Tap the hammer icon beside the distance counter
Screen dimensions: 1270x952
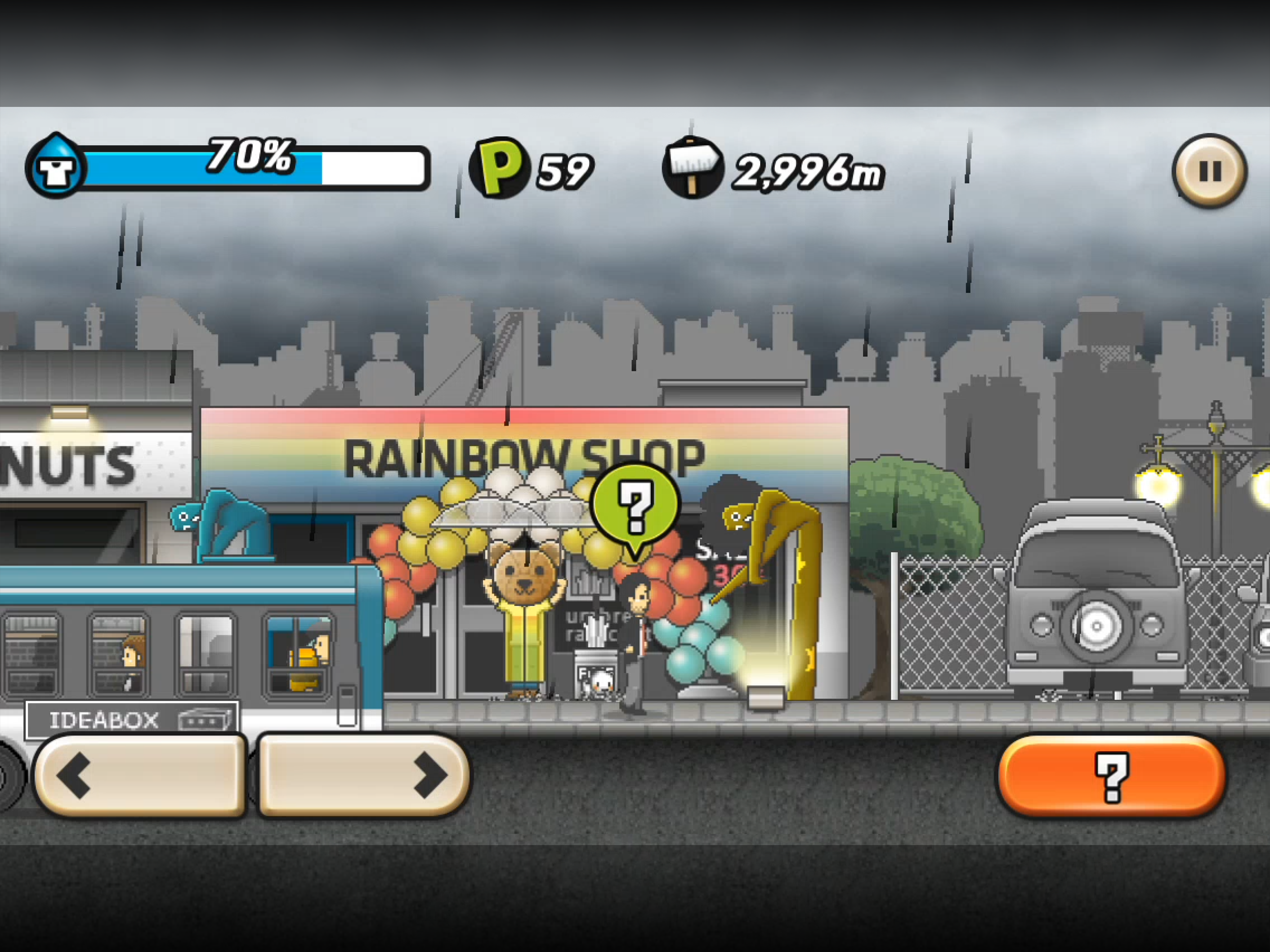pyautogui.click(x=695, y=166)
